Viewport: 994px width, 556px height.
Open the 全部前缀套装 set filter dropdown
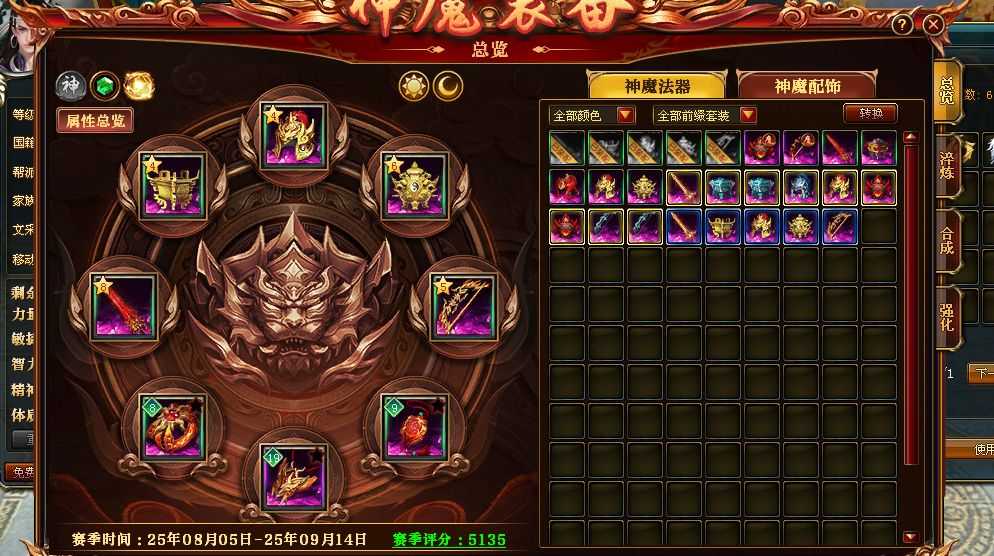click(705, 115)
